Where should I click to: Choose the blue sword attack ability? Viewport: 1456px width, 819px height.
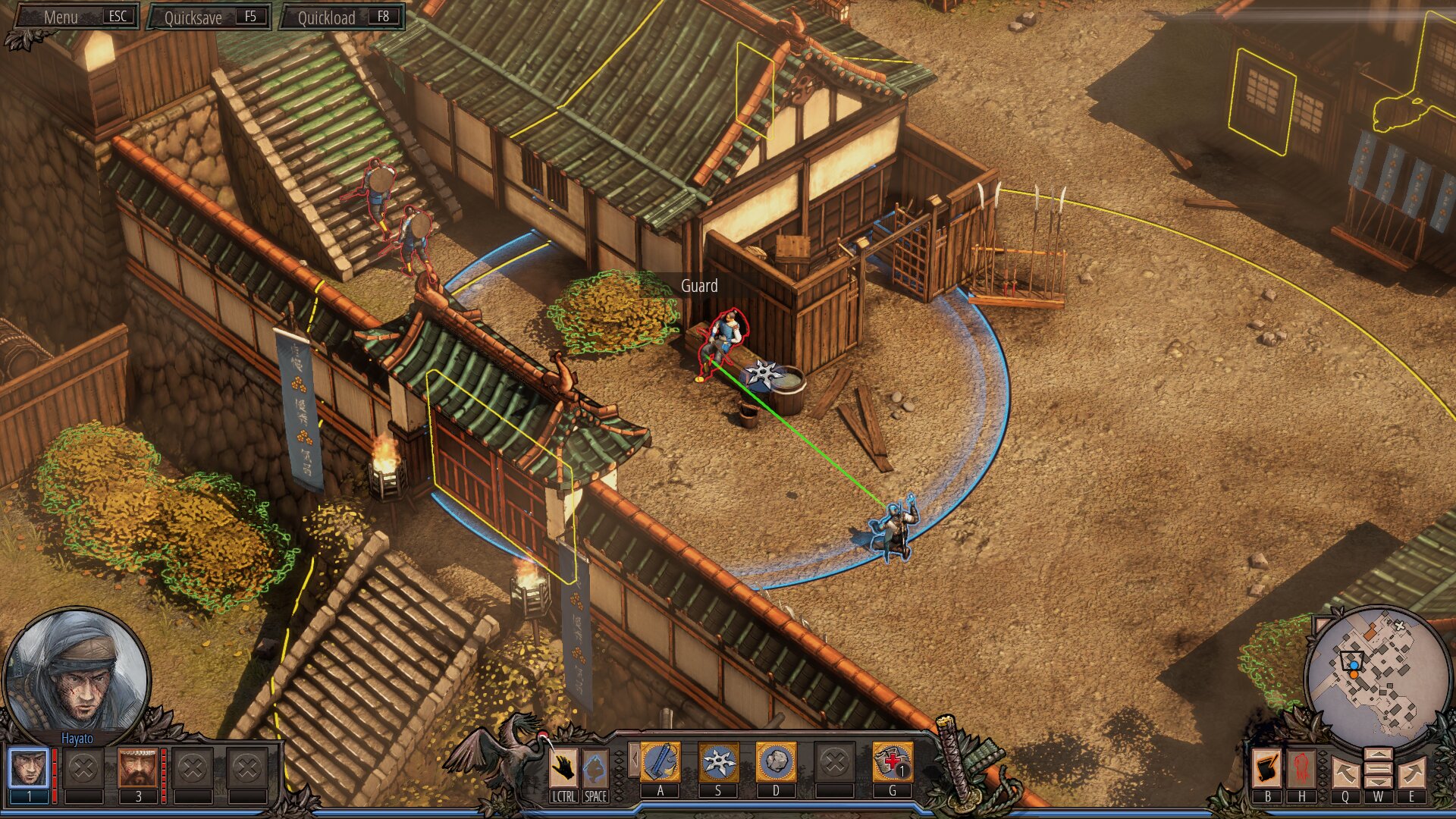(661, 762)
